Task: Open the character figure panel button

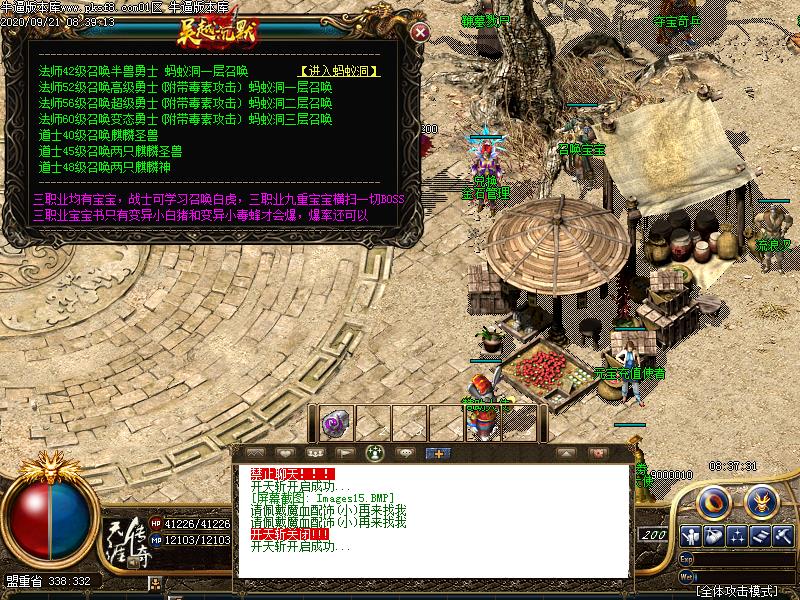Action: (x=691, y=537)
